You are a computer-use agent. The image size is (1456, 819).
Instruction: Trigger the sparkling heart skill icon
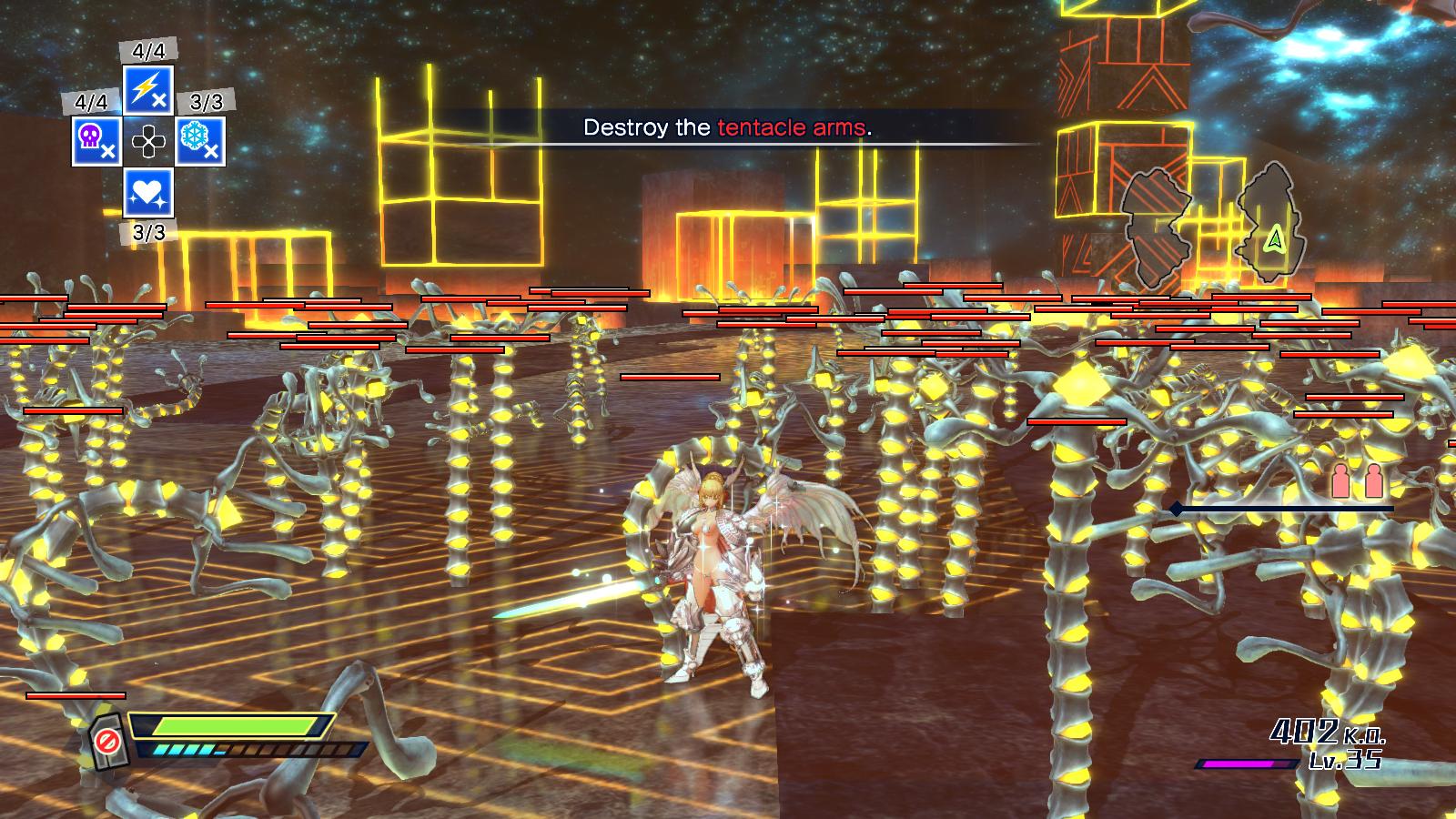point(148,194)
